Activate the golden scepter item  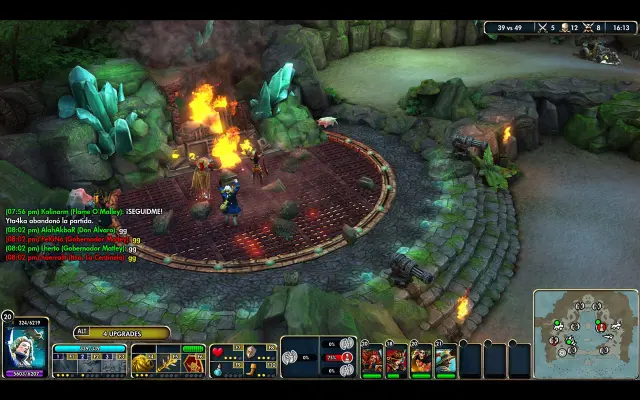point(164,366)
